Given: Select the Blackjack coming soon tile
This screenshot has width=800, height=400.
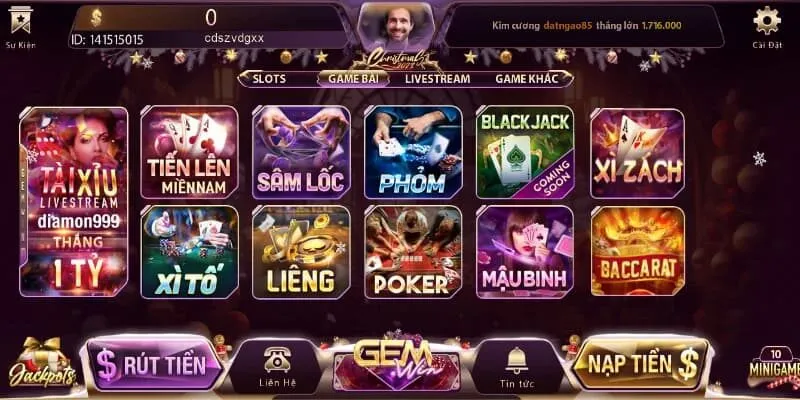Looking at the screenshot, I should [x=525, y=152].
